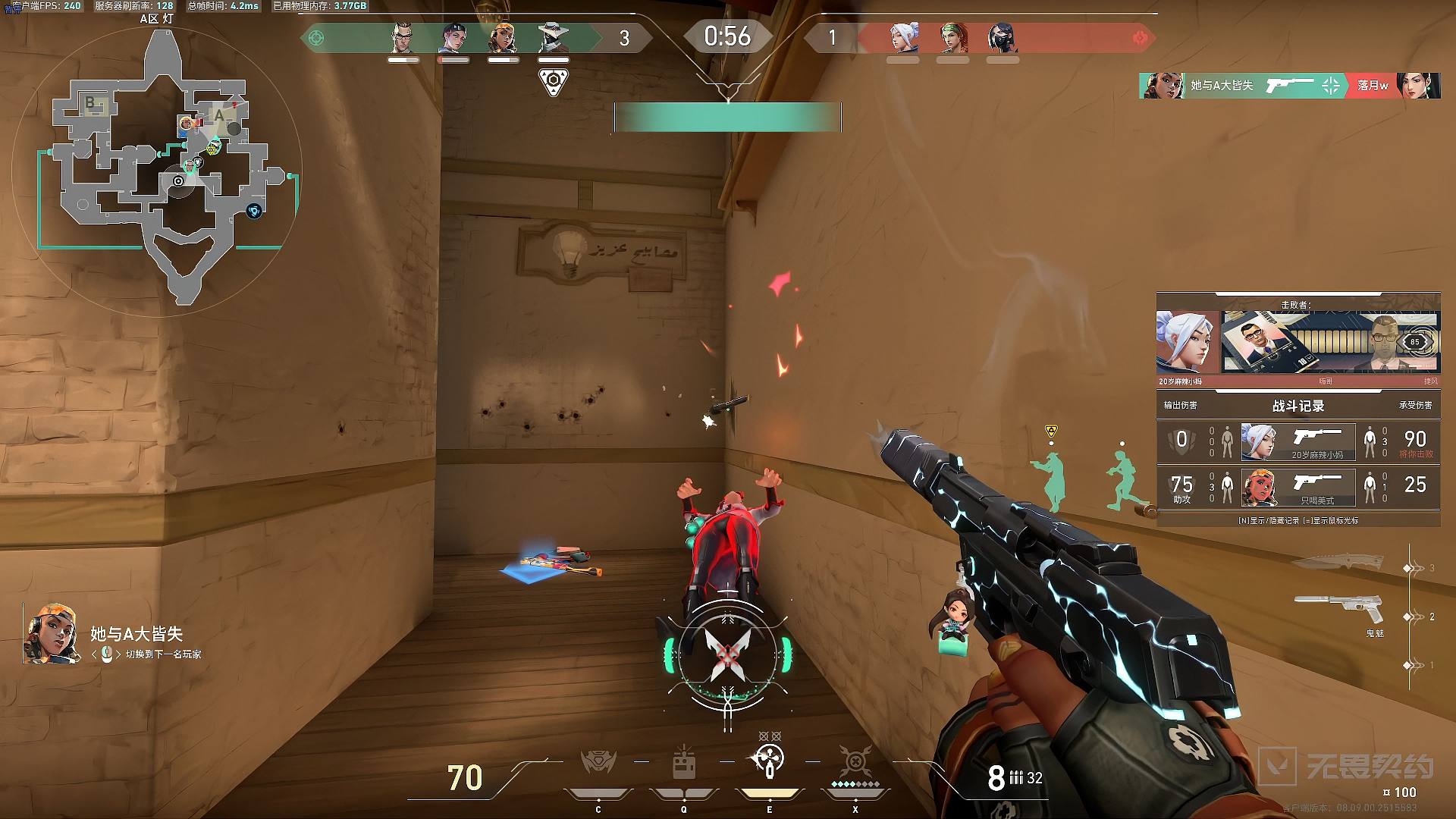
Task: Pick the Skye portrait with green headband
Action: [954, 37]
